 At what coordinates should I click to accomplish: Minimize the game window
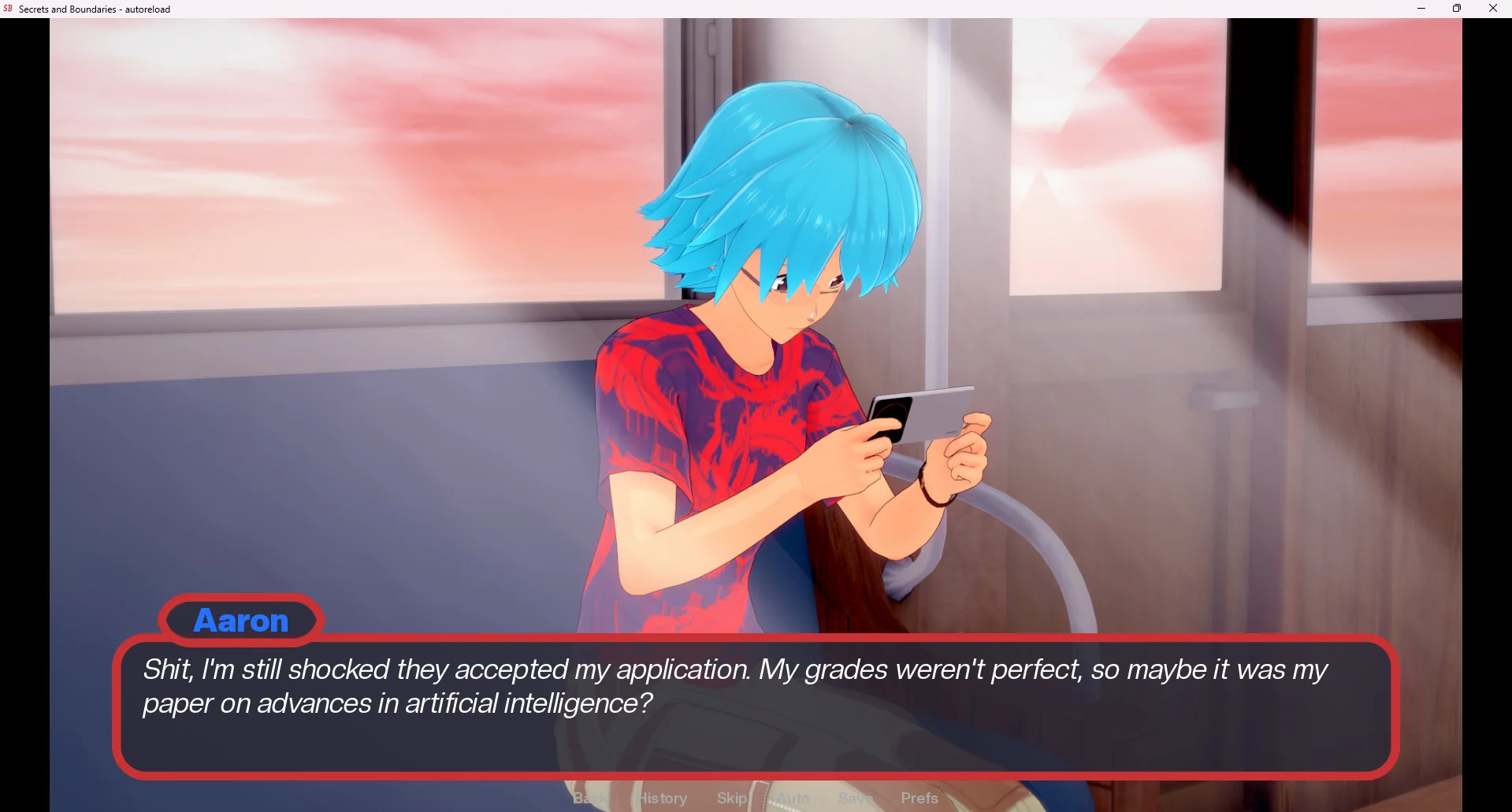click(1421, 9)
